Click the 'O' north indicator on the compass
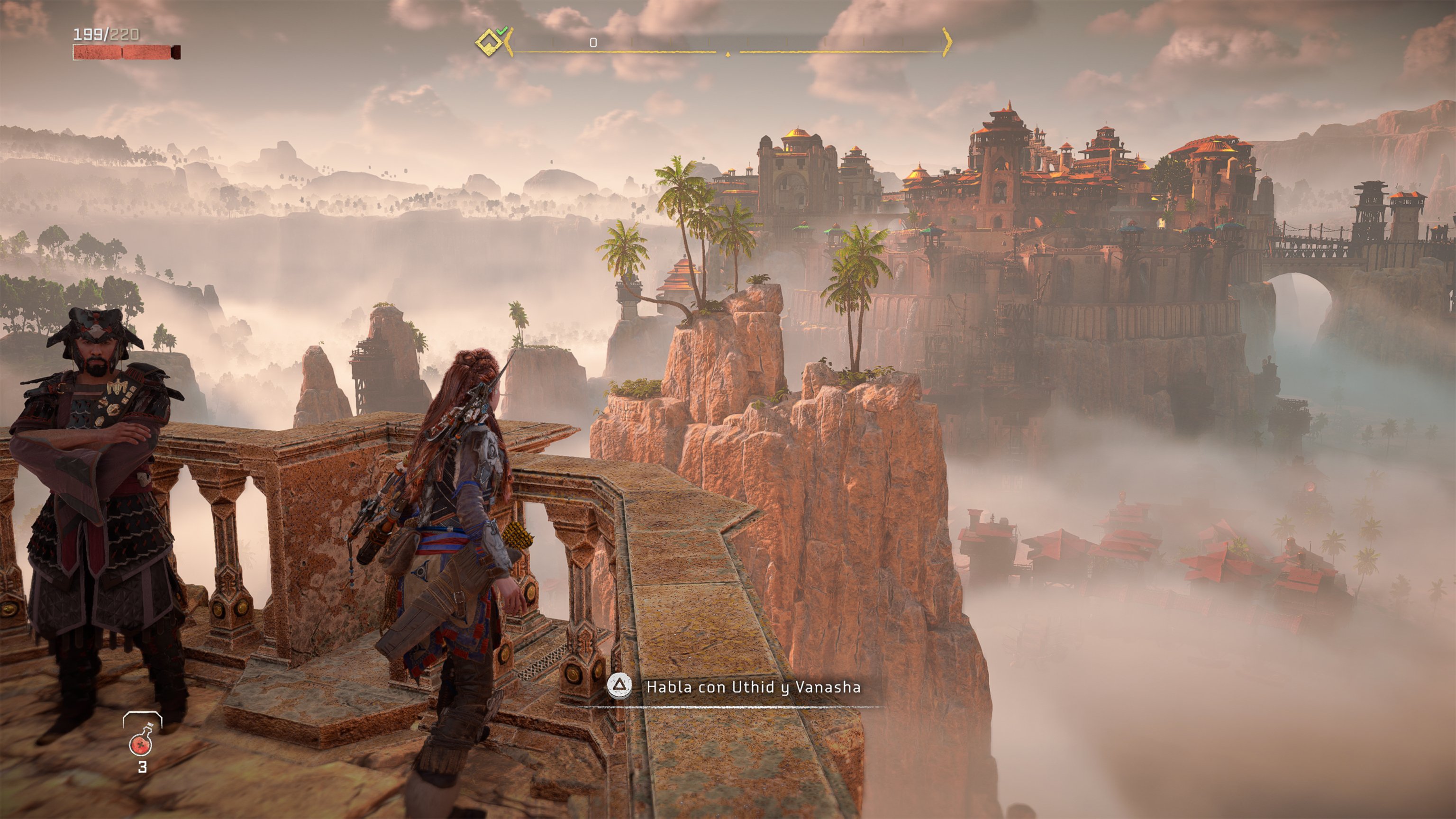This screenshot has width=1456, height=819. [x=593, y=42]
